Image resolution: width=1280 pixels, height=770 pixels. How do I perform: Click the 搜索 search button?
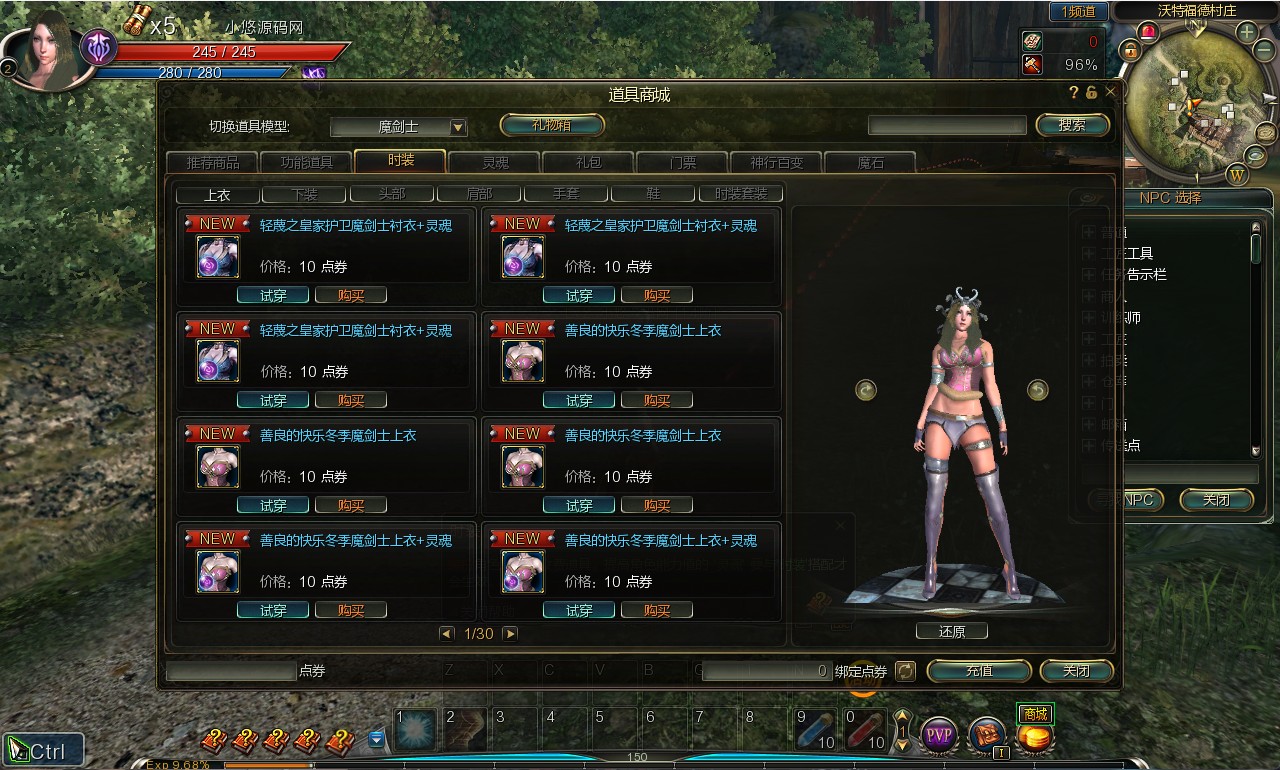[x=1071, y=125]
